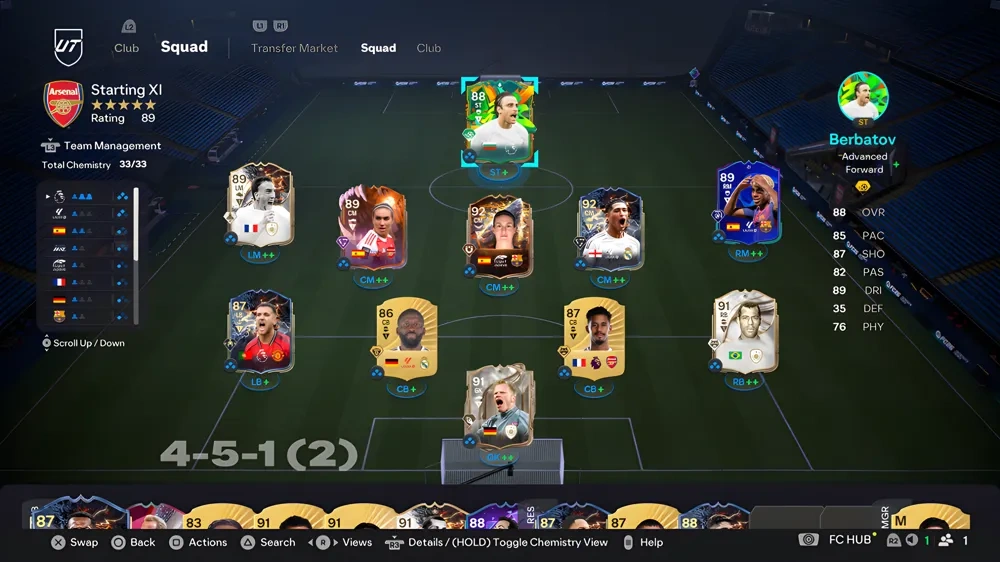Choose the 91-rated goalkeeper card
Image resolution: width=1000 pixels, height=562 pixels.
pos(499,408)
